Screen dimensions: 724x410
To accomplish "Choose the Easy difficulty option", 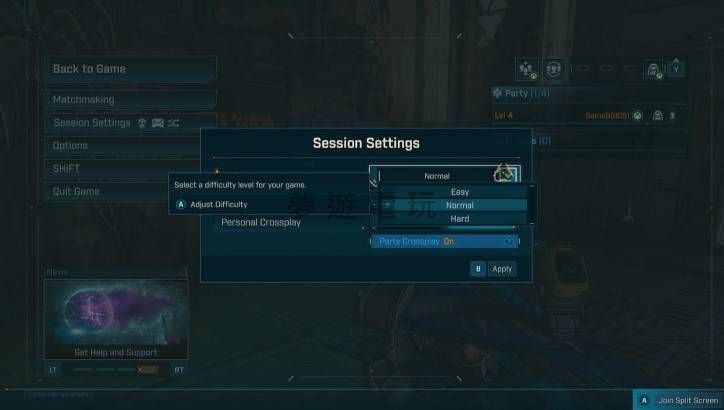I will point(459,192).
